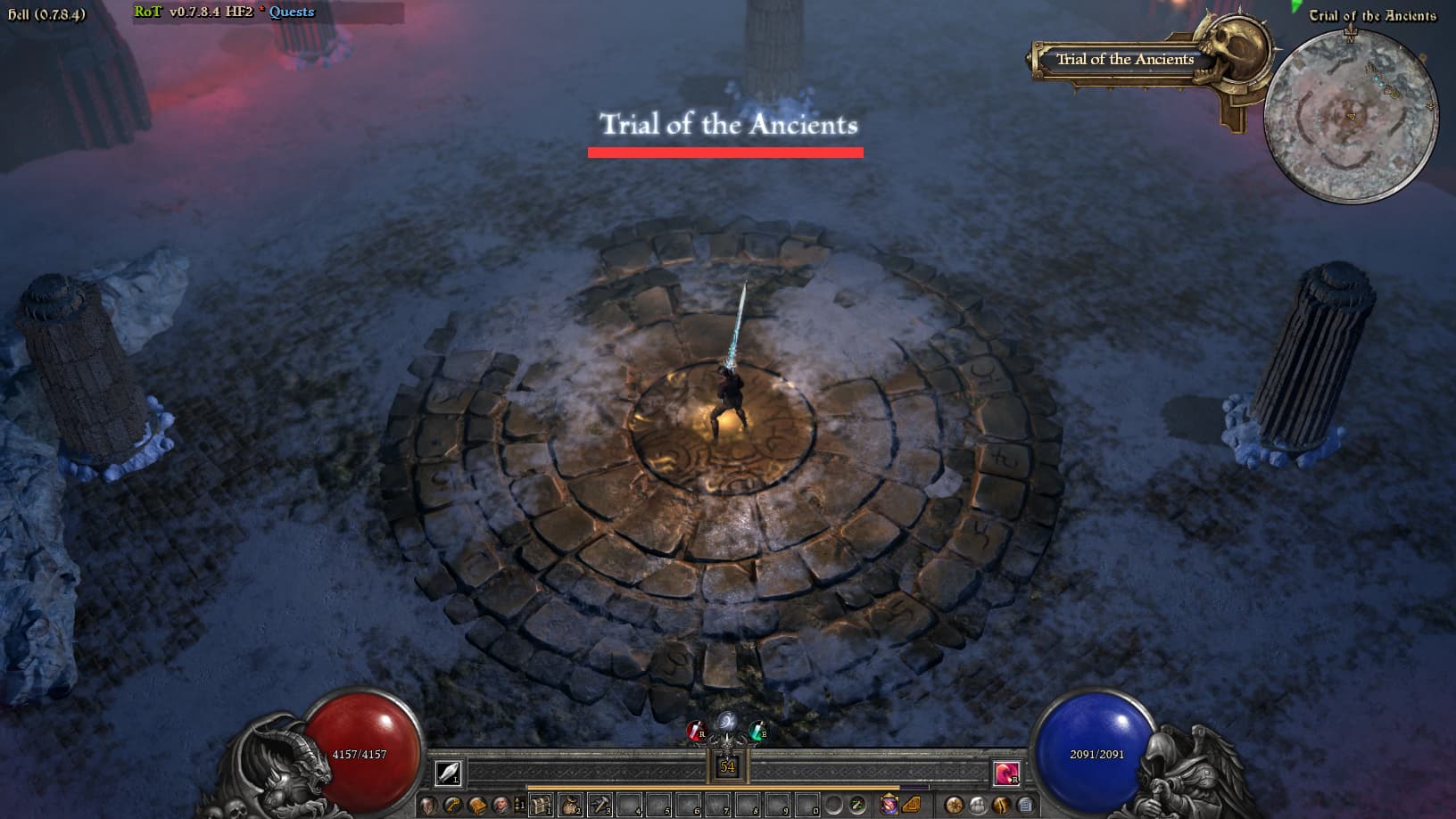Open the party members icon
1456x819 pixels.
[978, 806]
